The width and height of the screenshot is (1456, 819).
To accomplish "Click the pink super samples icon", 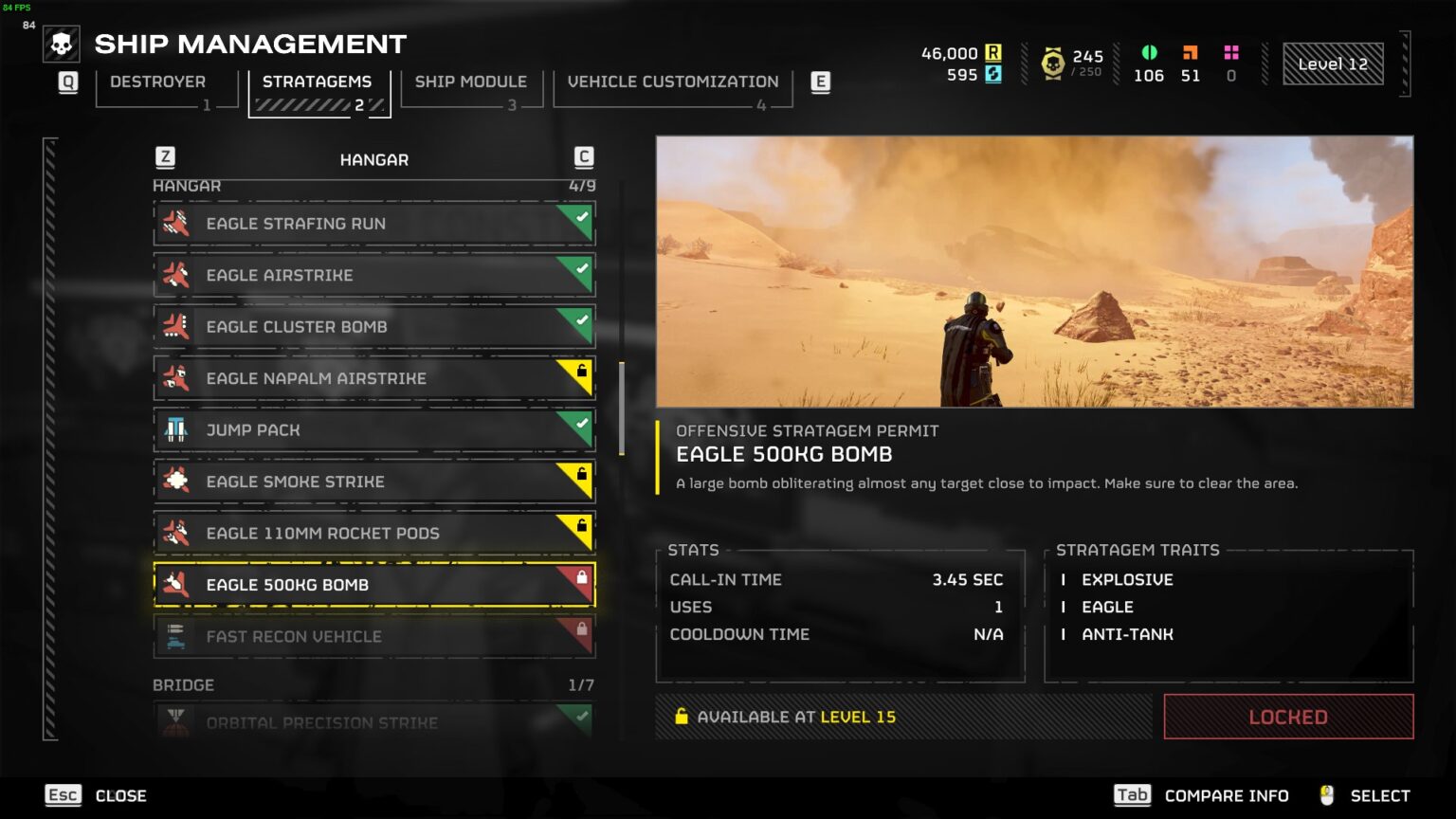I will [x=1230, y=54].
